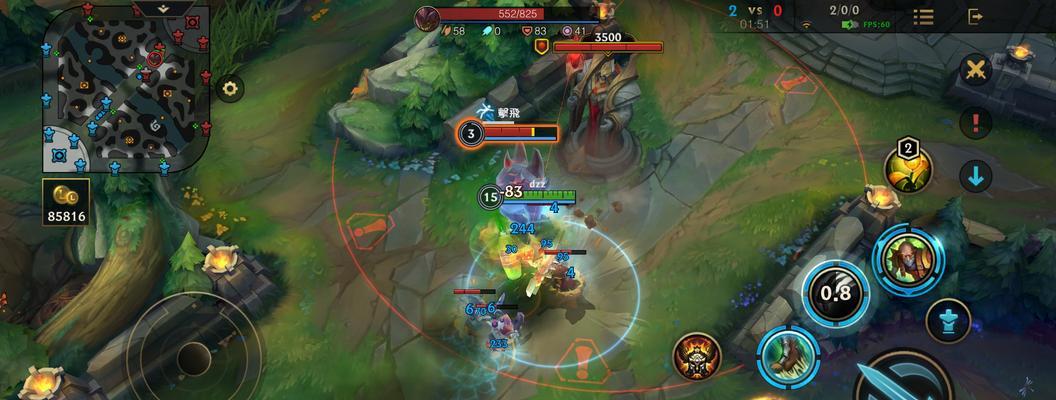Activate the claw ability on 0.8 cooldown
The height and width of the screenshot is (400, 1056).
coord(836,294)
